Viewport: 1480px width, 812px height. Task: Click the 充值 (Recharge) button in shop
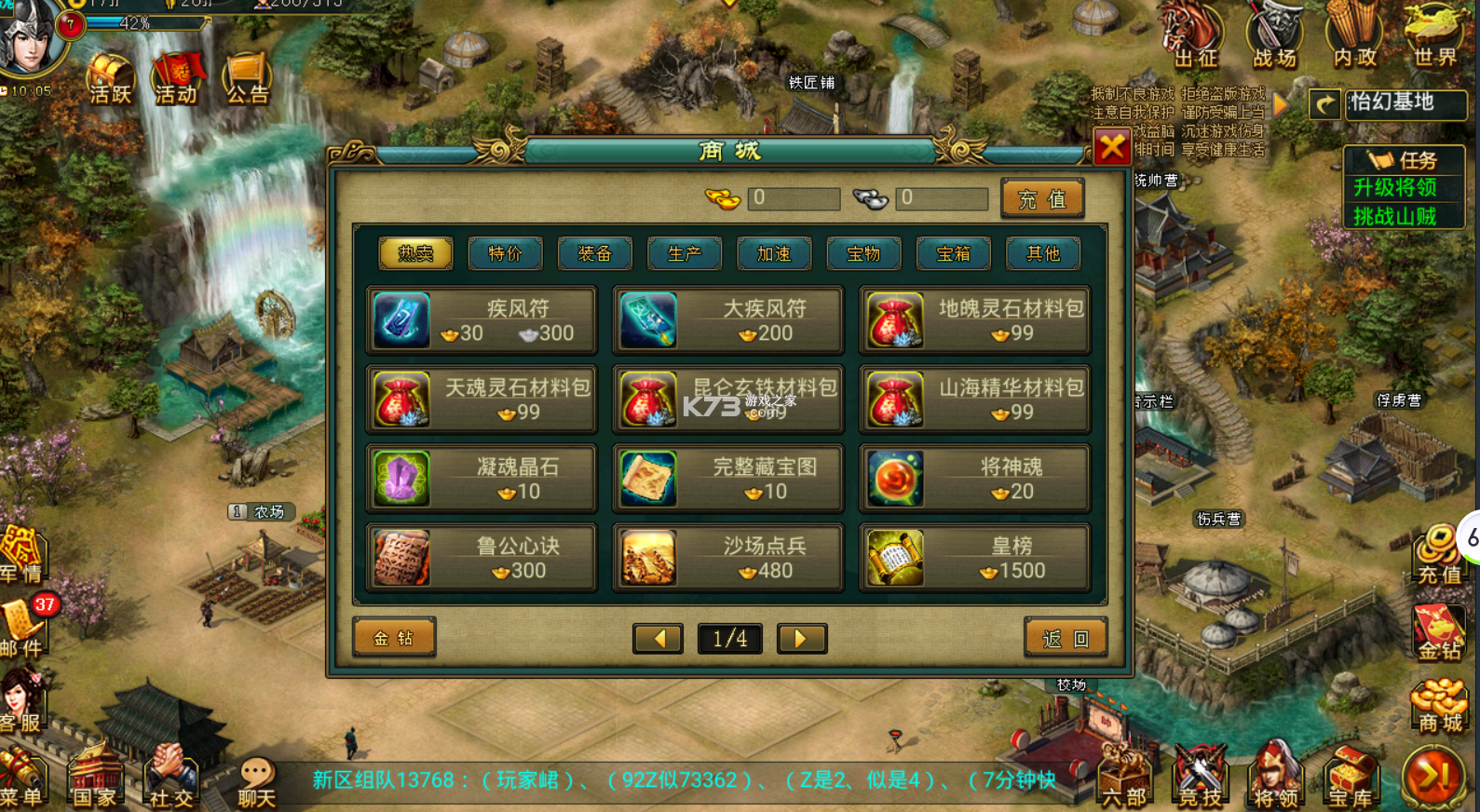coord(1042,197)
